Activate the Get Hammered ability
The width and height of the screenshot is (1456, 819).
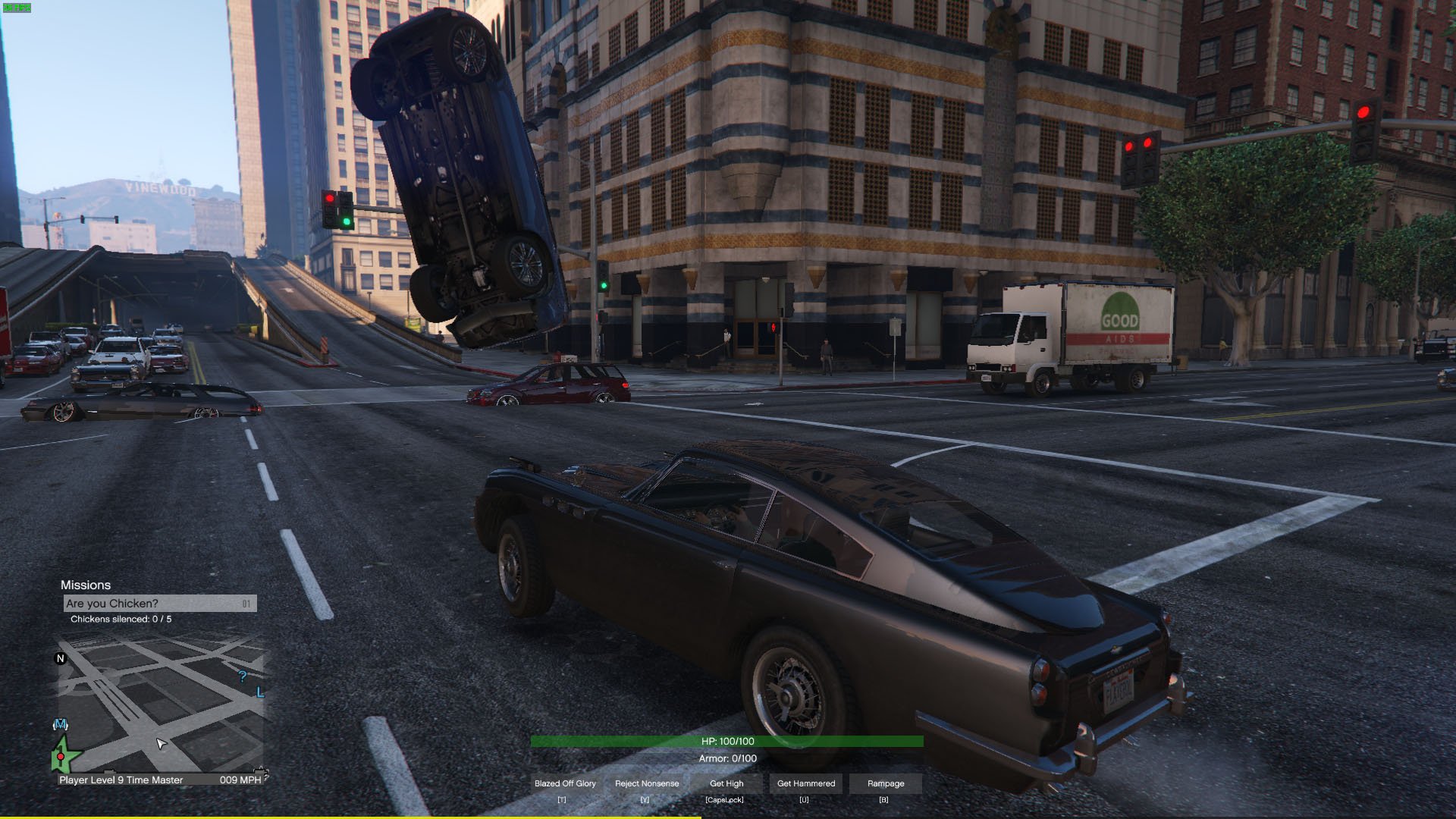coord(805,783)
